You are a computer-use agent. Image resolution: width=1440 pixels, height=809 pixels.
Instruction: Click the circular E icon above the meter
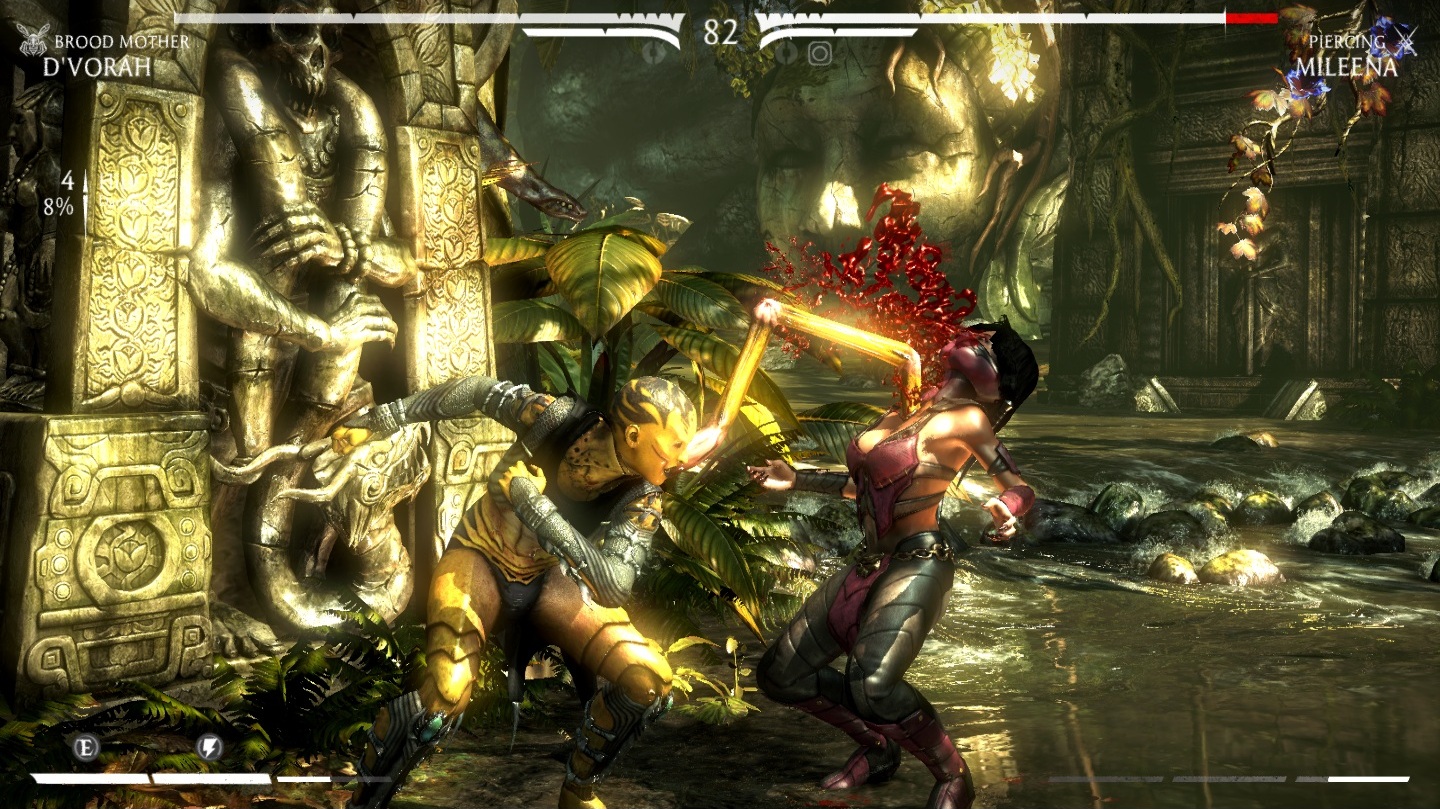pyautogui.click(x=84, y=746)
